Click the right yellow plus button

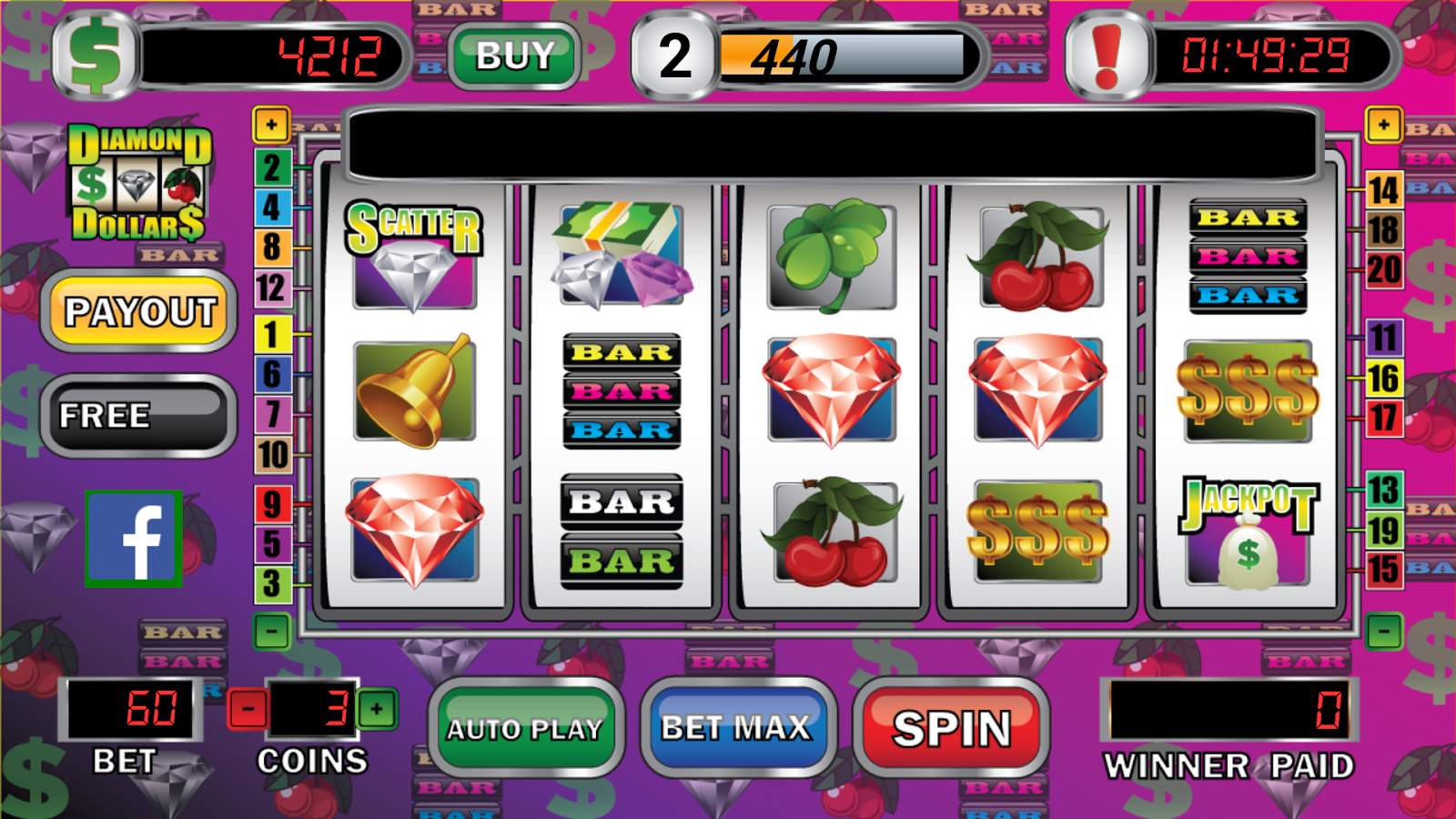pyautogui.click(x=1383, y=126)
